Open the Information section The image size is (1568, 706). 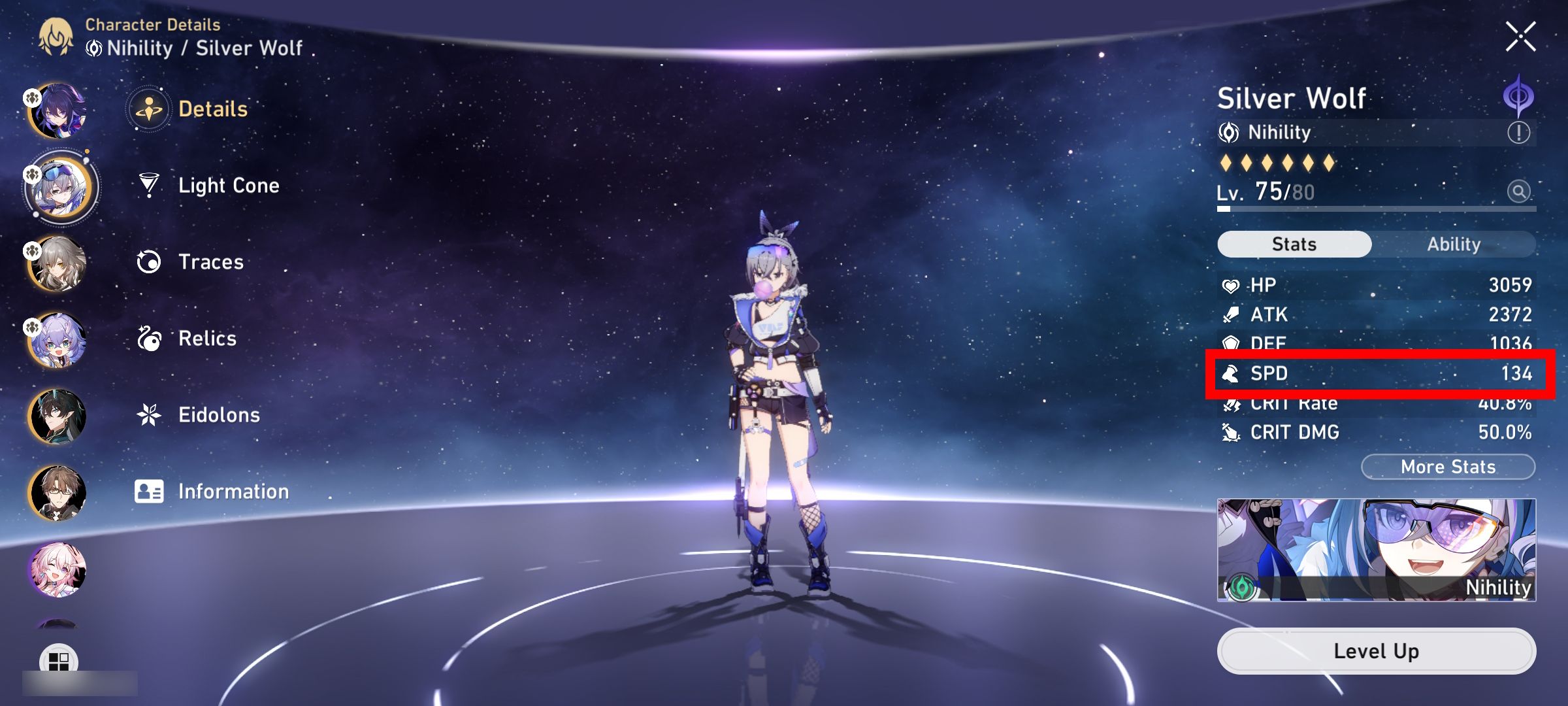pyautogui.click(x=151, y=491)
